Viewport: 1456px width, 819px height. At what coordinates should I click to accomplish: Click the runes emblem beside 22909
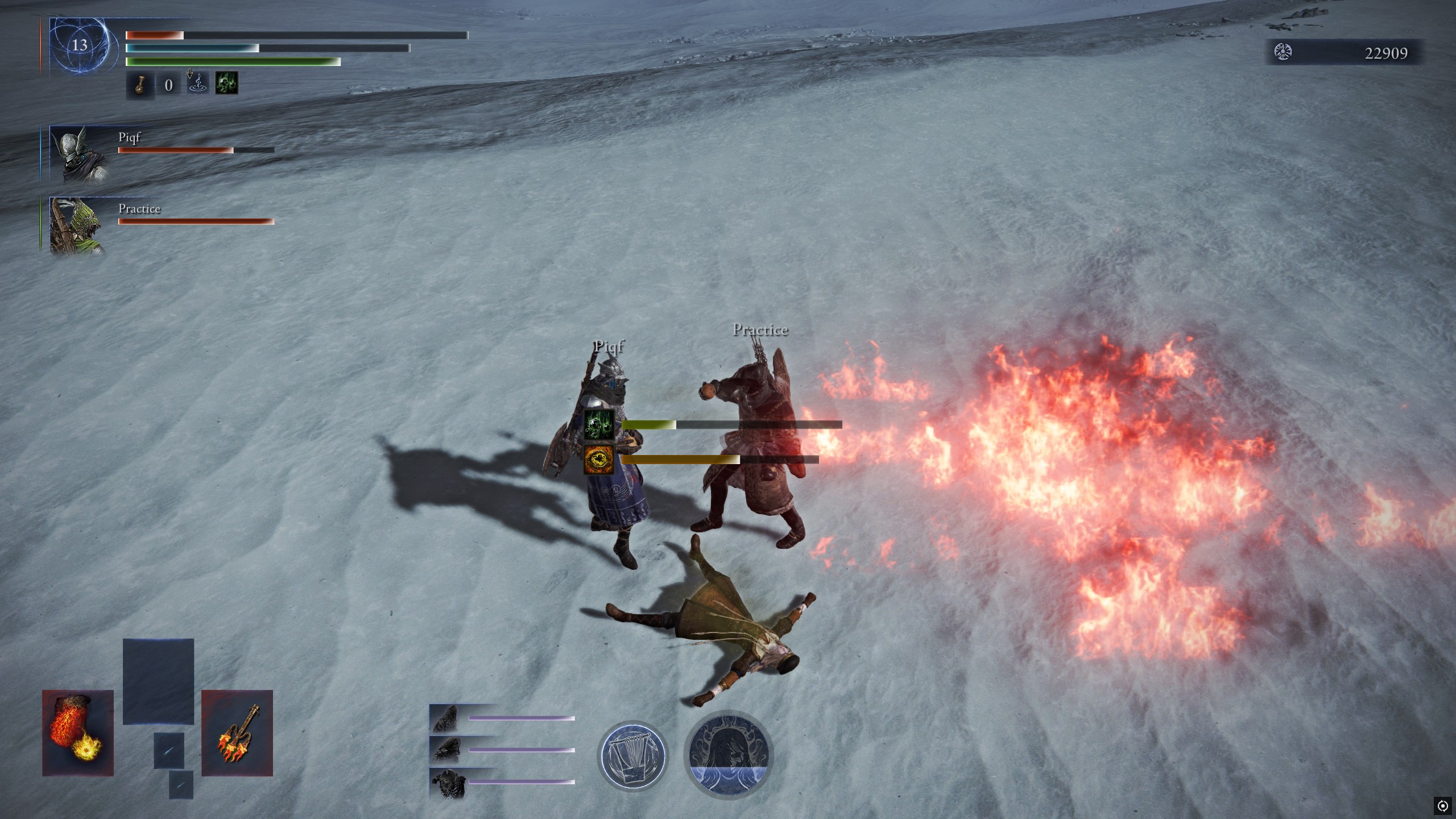coord(1283,52)
